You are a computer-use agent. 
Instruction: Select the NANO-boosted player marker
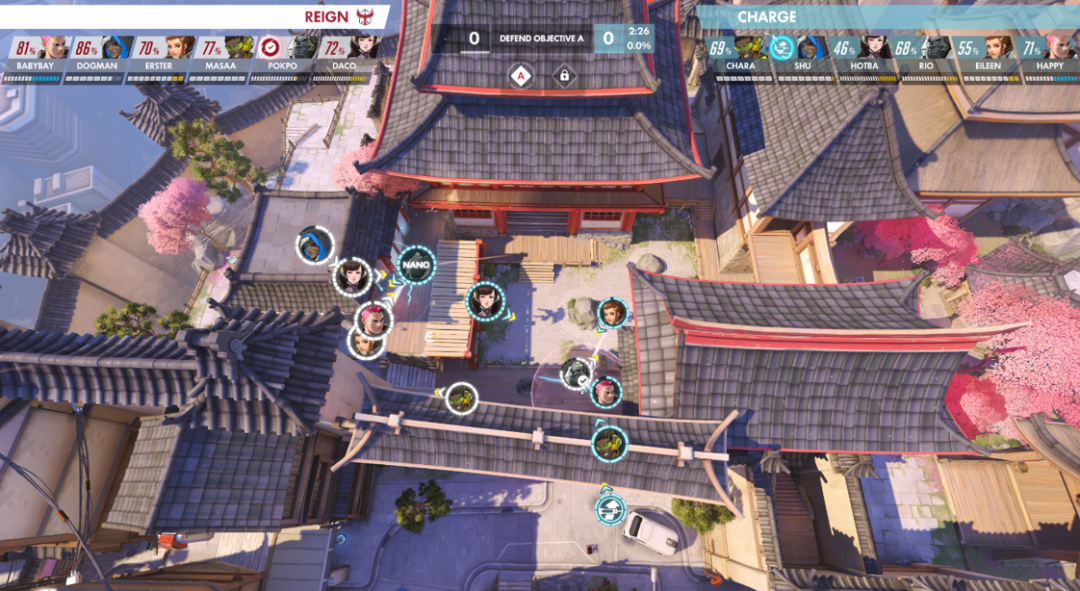point(416,265)
